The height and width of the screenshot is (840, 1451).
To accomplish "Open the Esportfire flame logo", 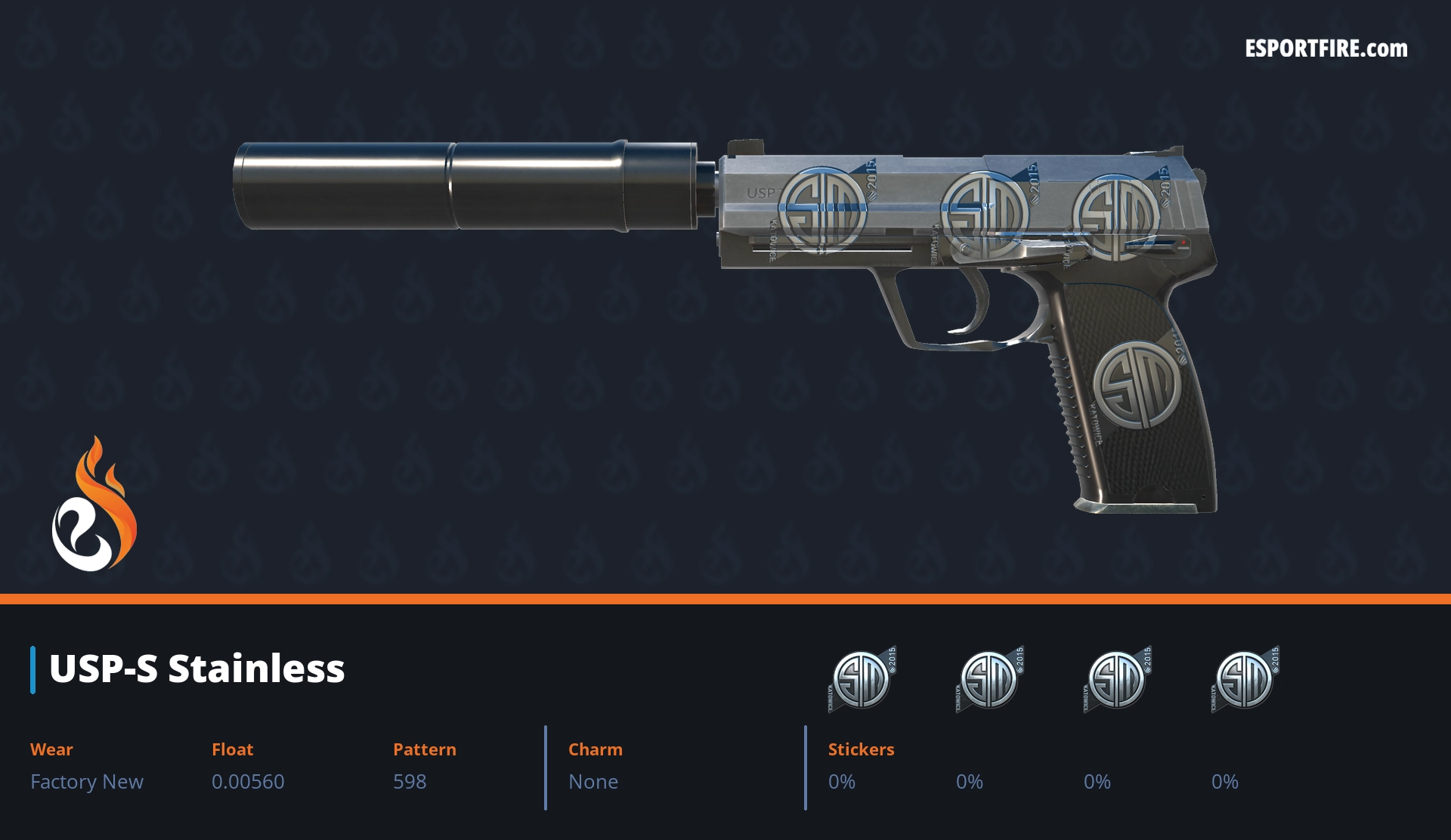I will click(94, 505).
